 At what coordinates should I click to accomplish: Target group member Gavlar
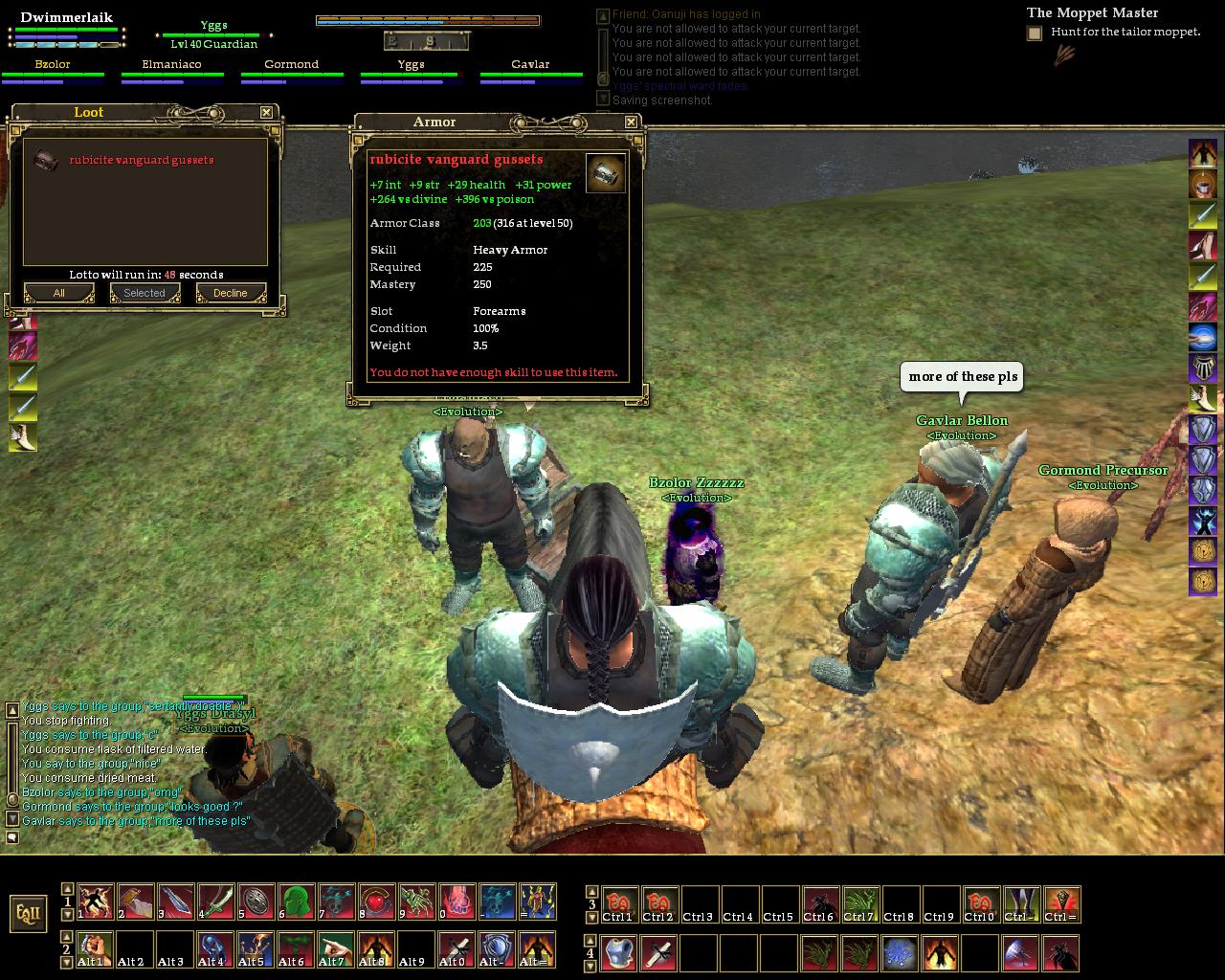pos(530,72)
